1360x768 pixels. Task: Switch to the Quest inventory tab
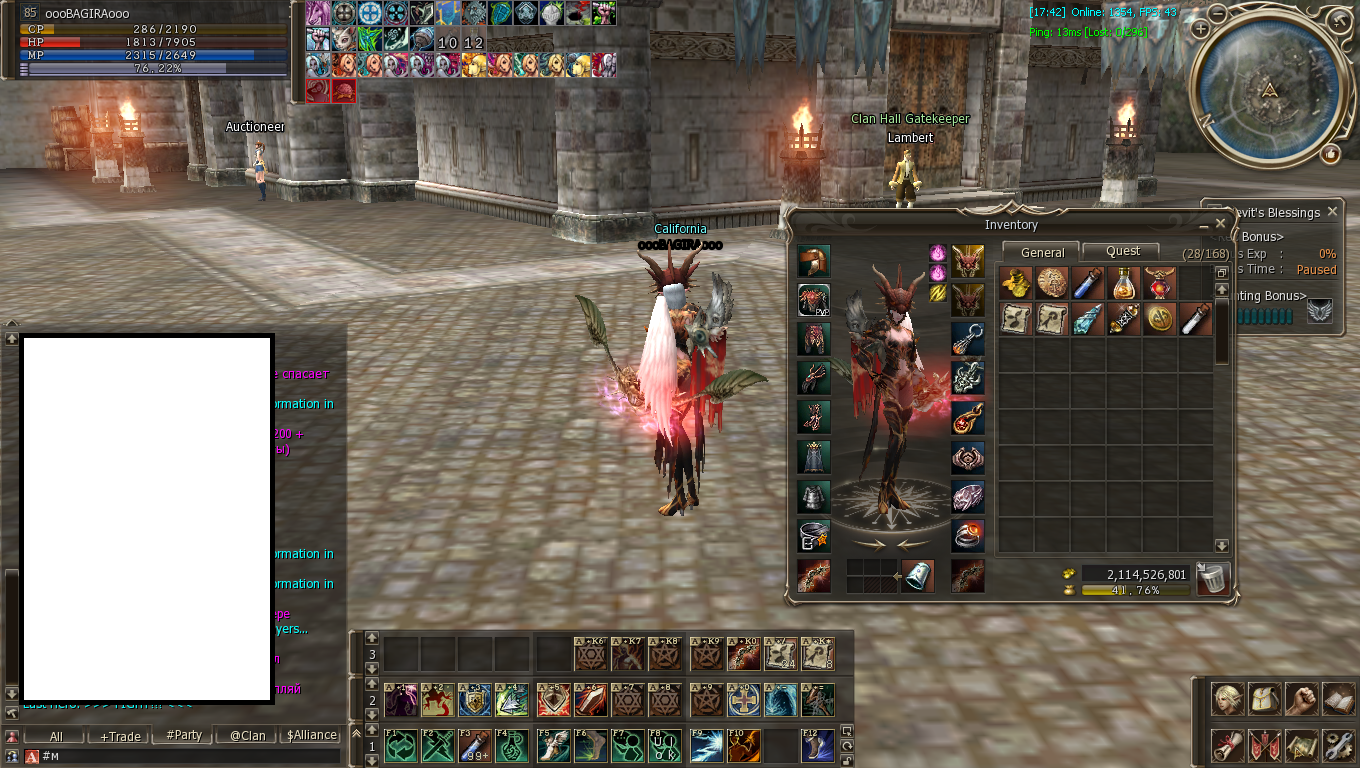tap(1123, 252)
